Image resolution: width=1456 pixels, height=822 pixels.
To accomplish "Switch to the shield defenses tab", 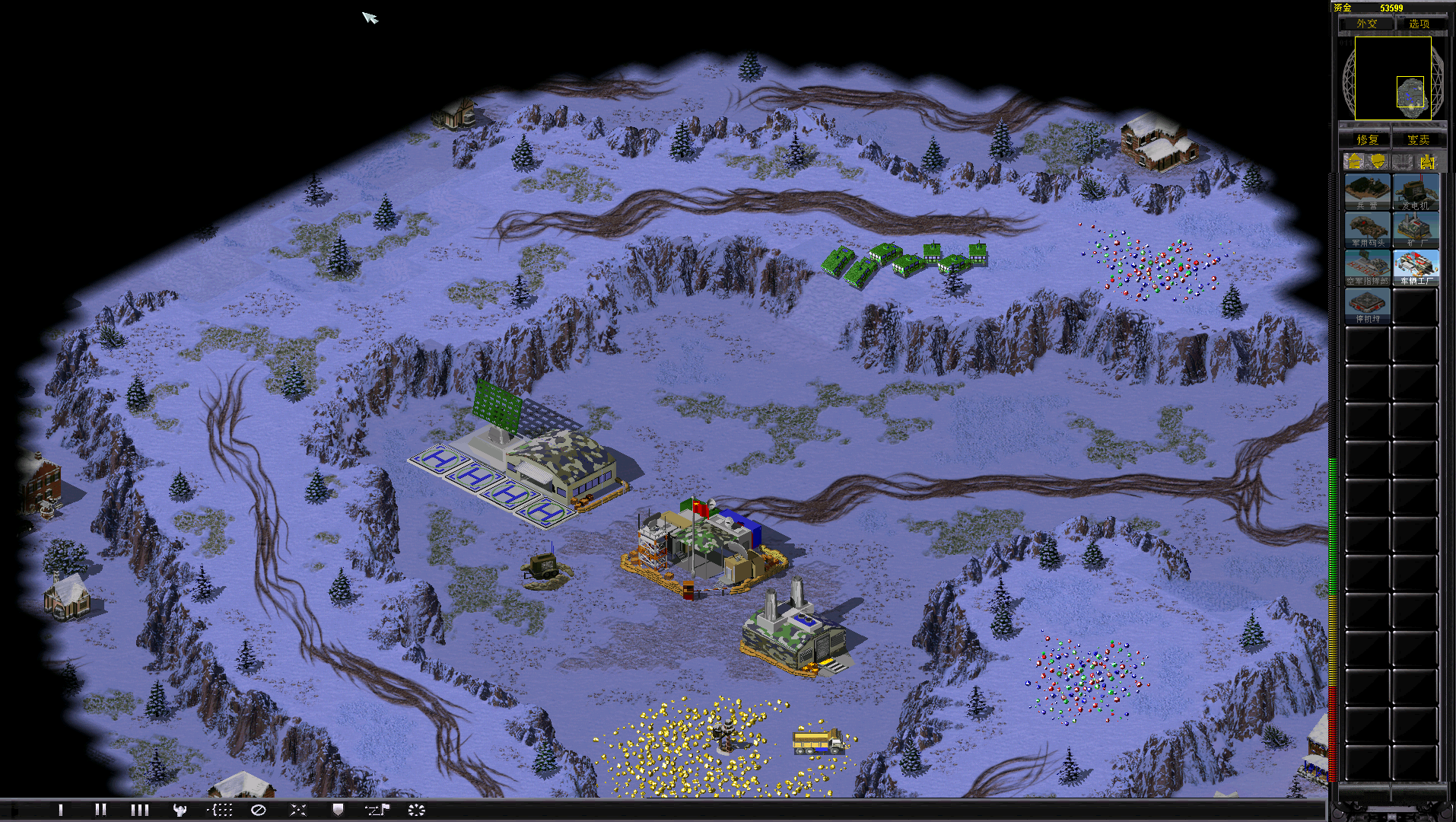I will [1378, 161].
